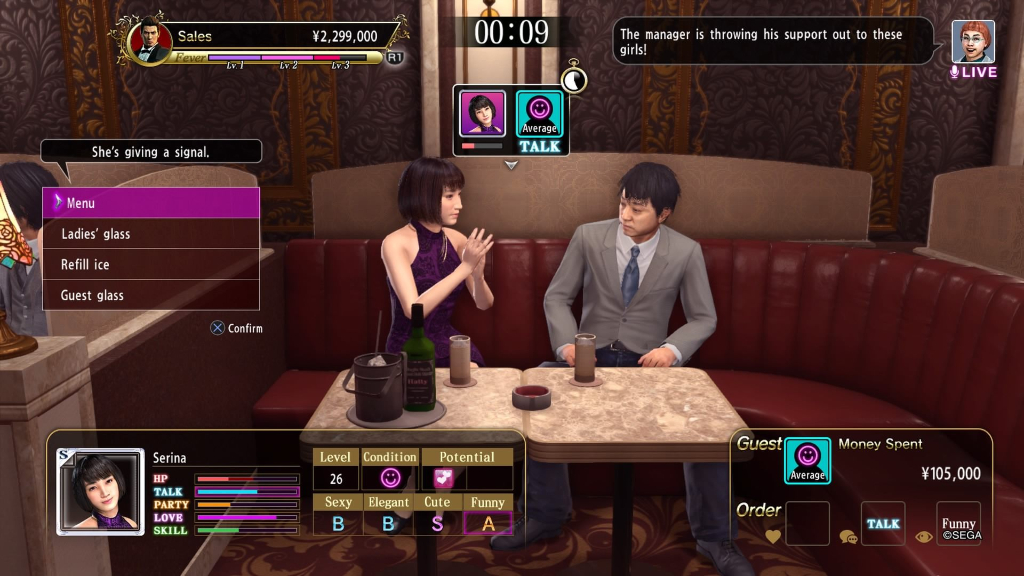Select the Funny preference box
Image resolution: width=1024 pixels, height=576 pixels.
coord(958,523)
